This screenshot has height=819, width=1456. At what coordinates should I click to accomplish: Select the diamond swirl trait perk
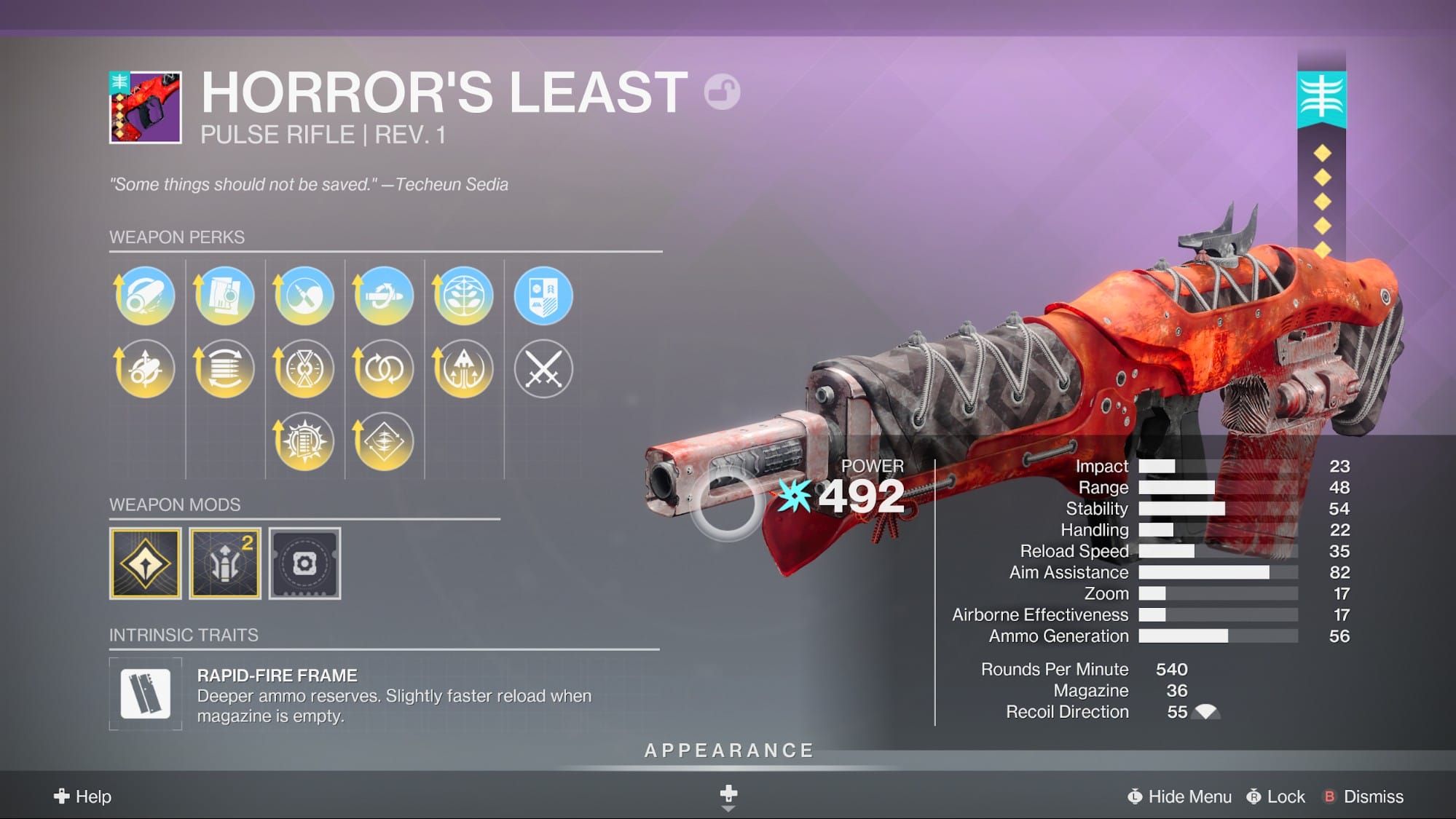click(x=383, y=441)
